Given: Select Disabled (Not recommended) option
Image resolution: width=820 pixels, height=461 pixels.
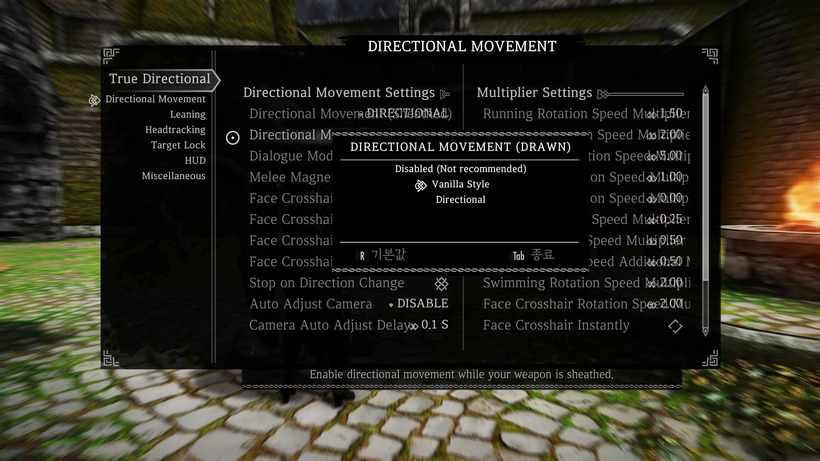Looking at the screenshot, I should [x=460, y=169].
